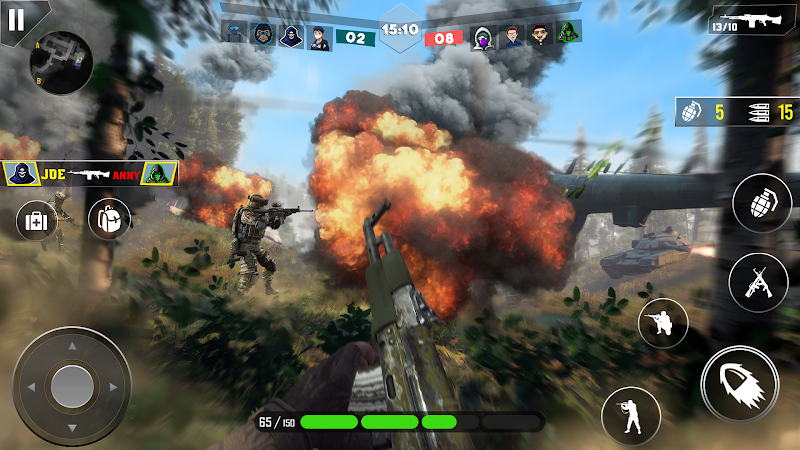Open the backpack inventory button
Screen dimensions: 800x450
pyautogui.click(x=109, y=218)
